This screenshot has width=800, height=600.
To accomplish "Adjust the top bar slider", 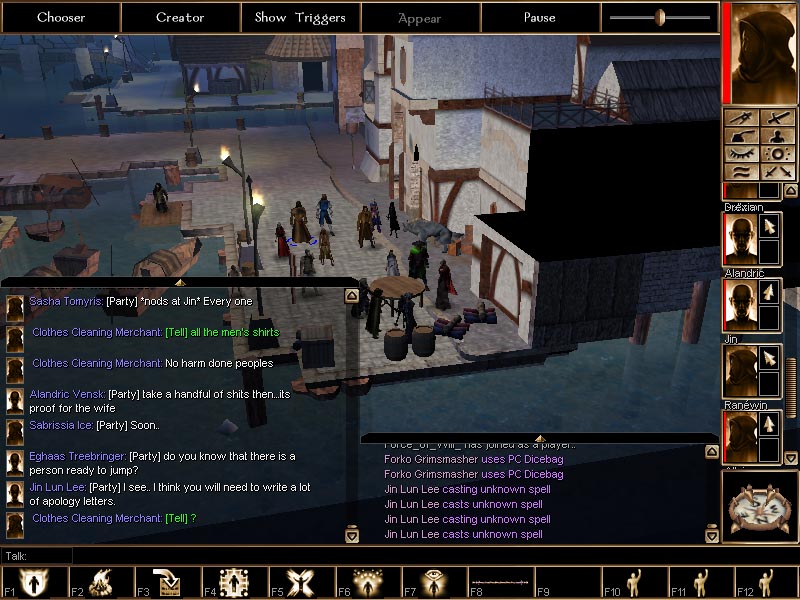I will pos(660,17).
